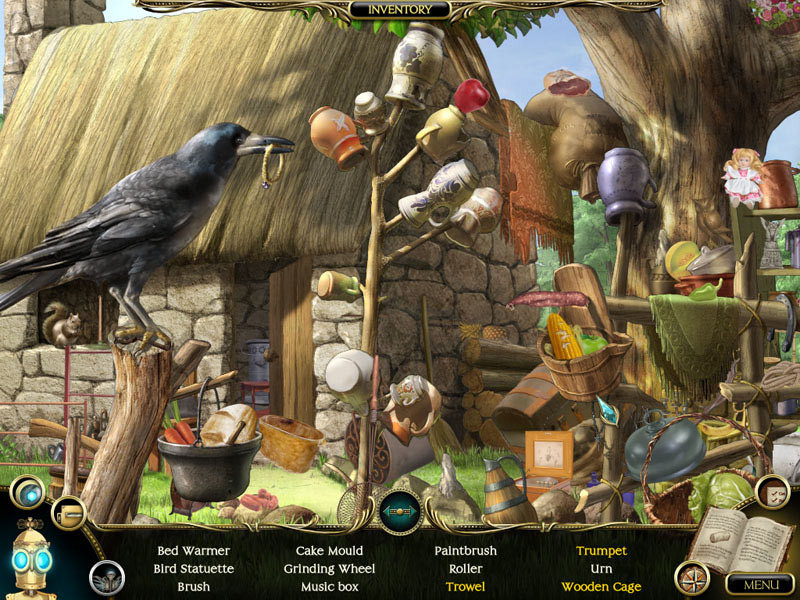The height and width of the screenshot is (600, 800).
Task: Choose Trowel from the item list
Action: (x=465, y=587)
